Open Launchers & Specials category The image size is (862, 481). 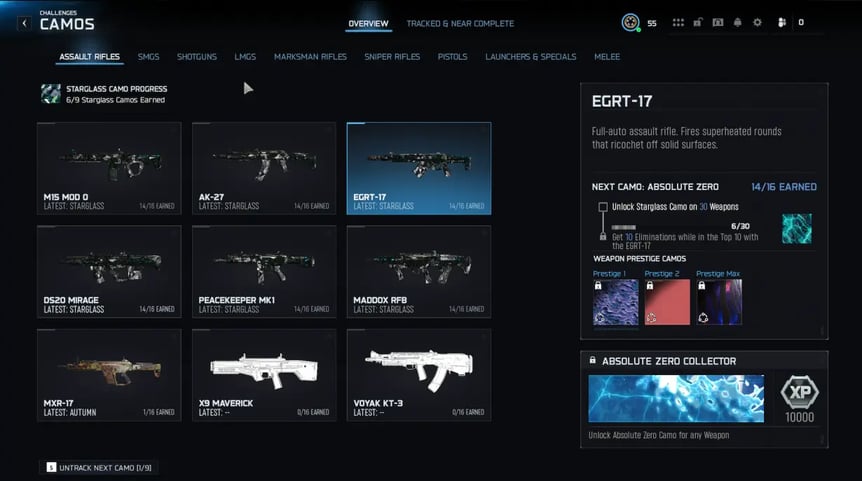coord(530,57)
